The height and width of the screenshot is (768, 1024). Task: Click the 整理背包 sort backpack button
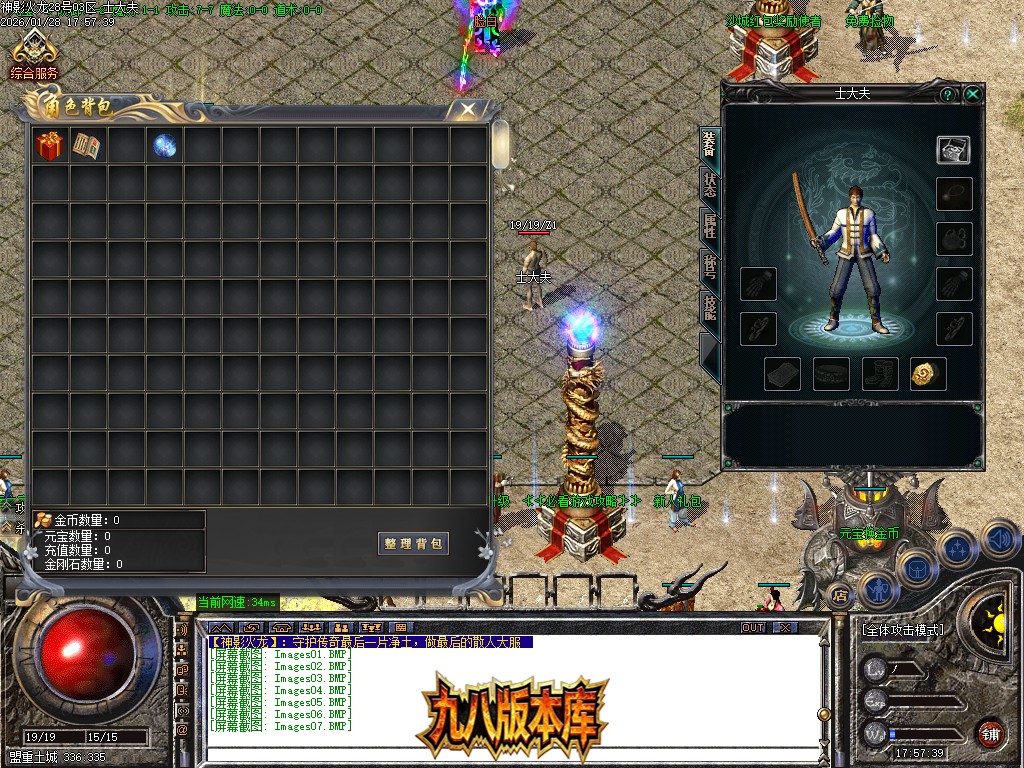click(x=414, y=544)
